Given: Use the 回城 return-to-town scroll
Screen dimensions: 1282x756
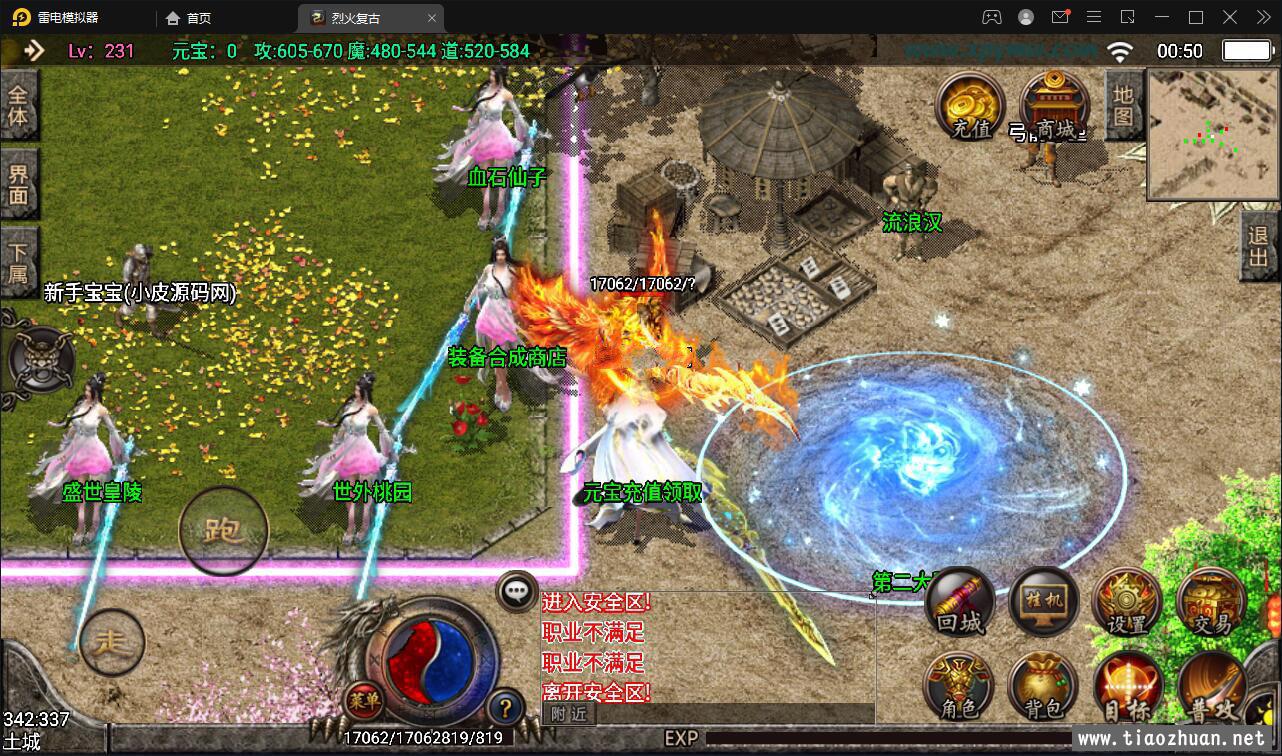Looking at the screenshot, I should coord(960,604).
